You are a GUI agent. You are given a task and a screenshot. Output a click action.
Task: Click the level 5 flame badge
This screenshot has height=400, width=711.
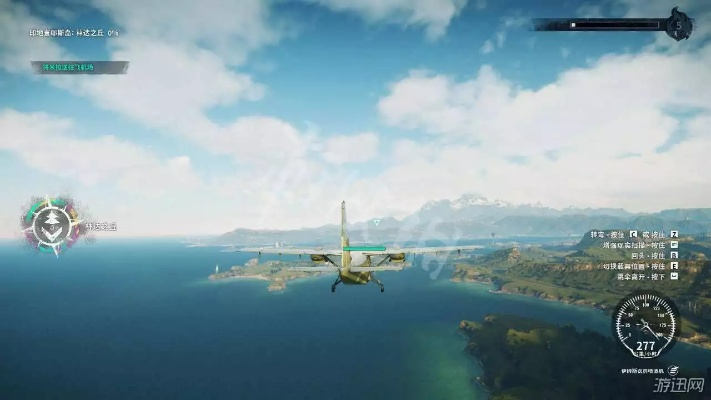[681, 24]
